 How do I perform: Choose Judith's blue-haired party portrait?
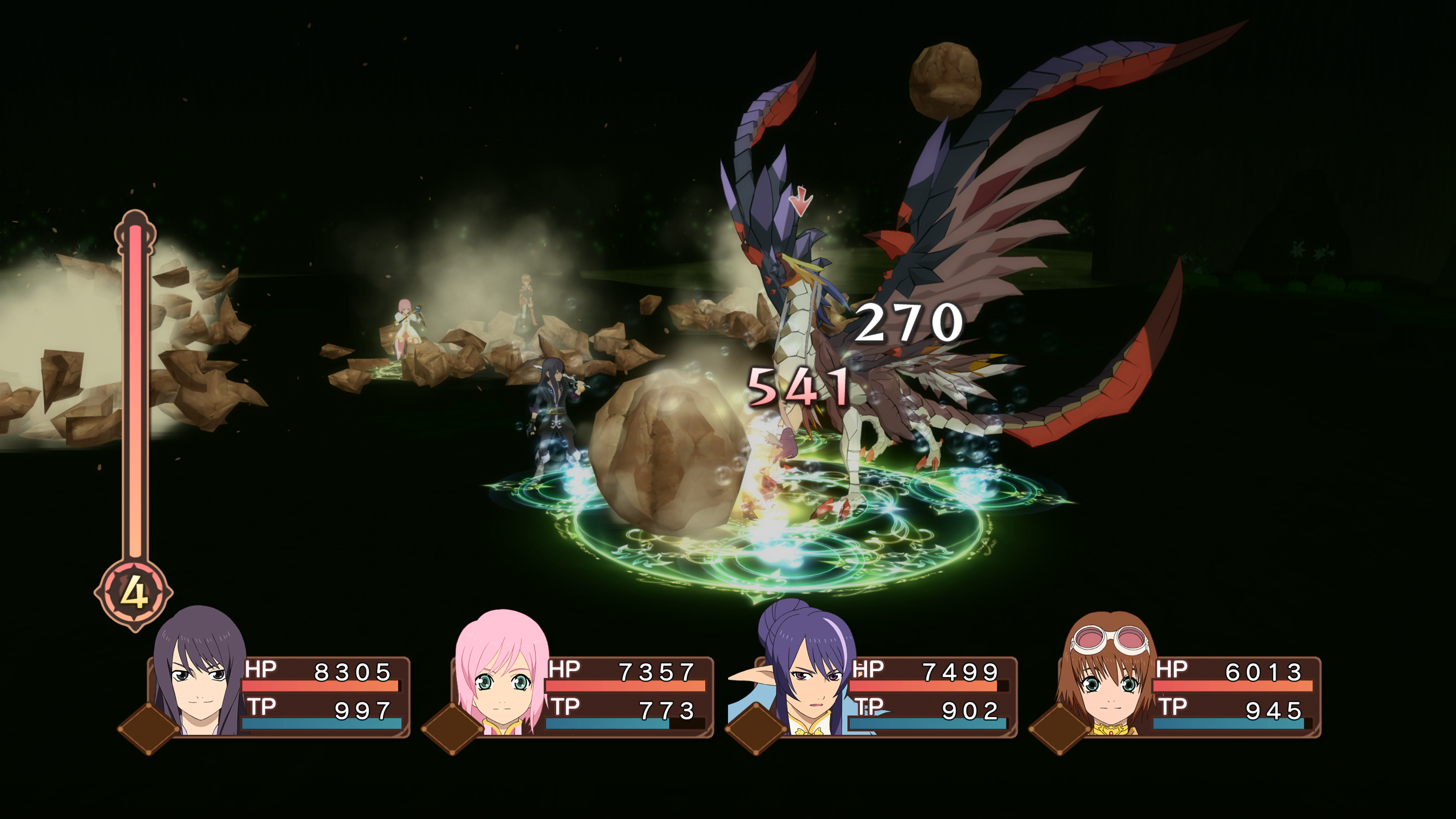(x=805, y=673)
